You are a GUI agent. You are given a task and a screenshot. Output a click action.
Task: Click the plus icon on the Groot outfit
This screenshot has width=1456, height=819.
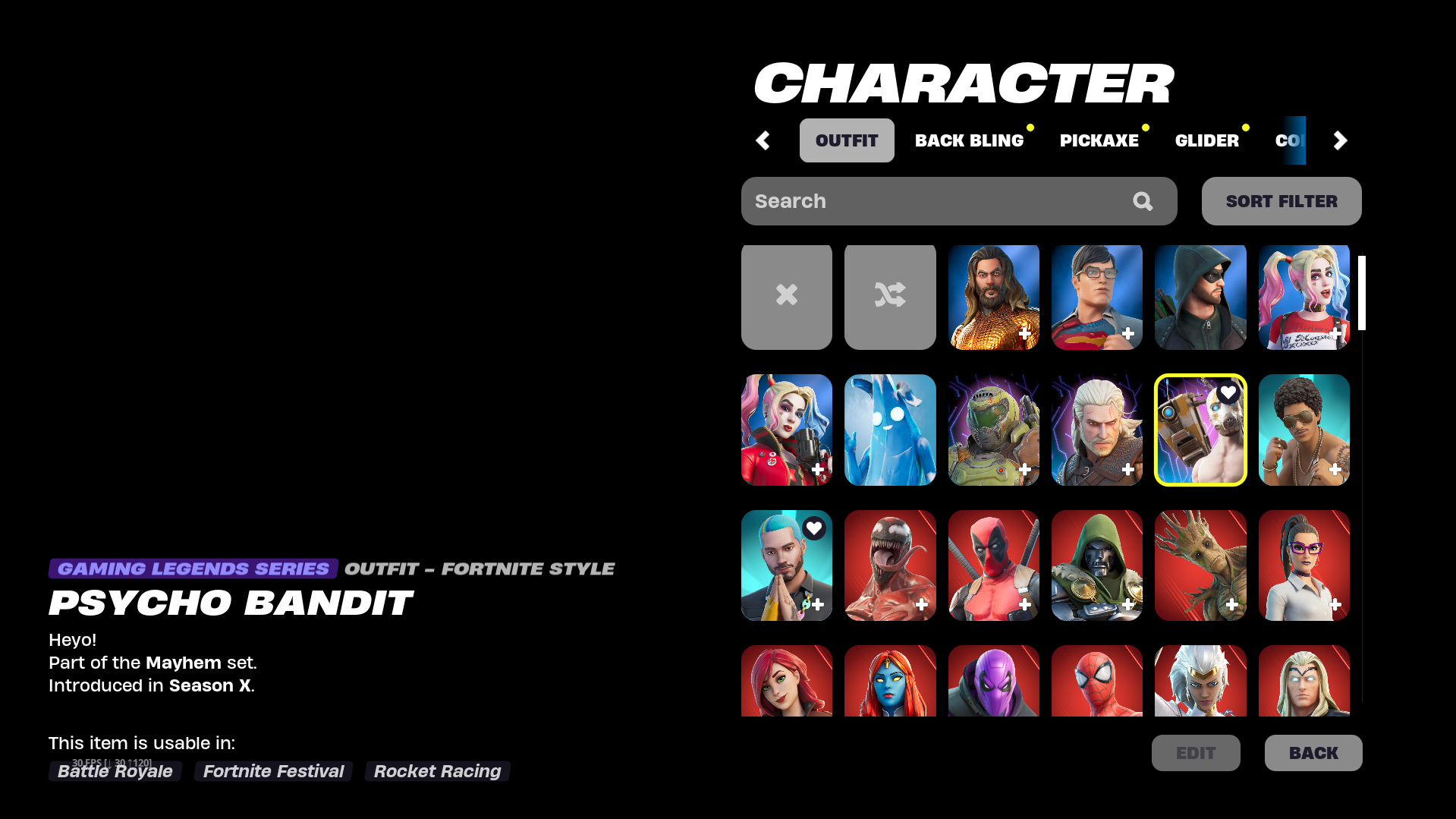click(x=1231, y=604)
